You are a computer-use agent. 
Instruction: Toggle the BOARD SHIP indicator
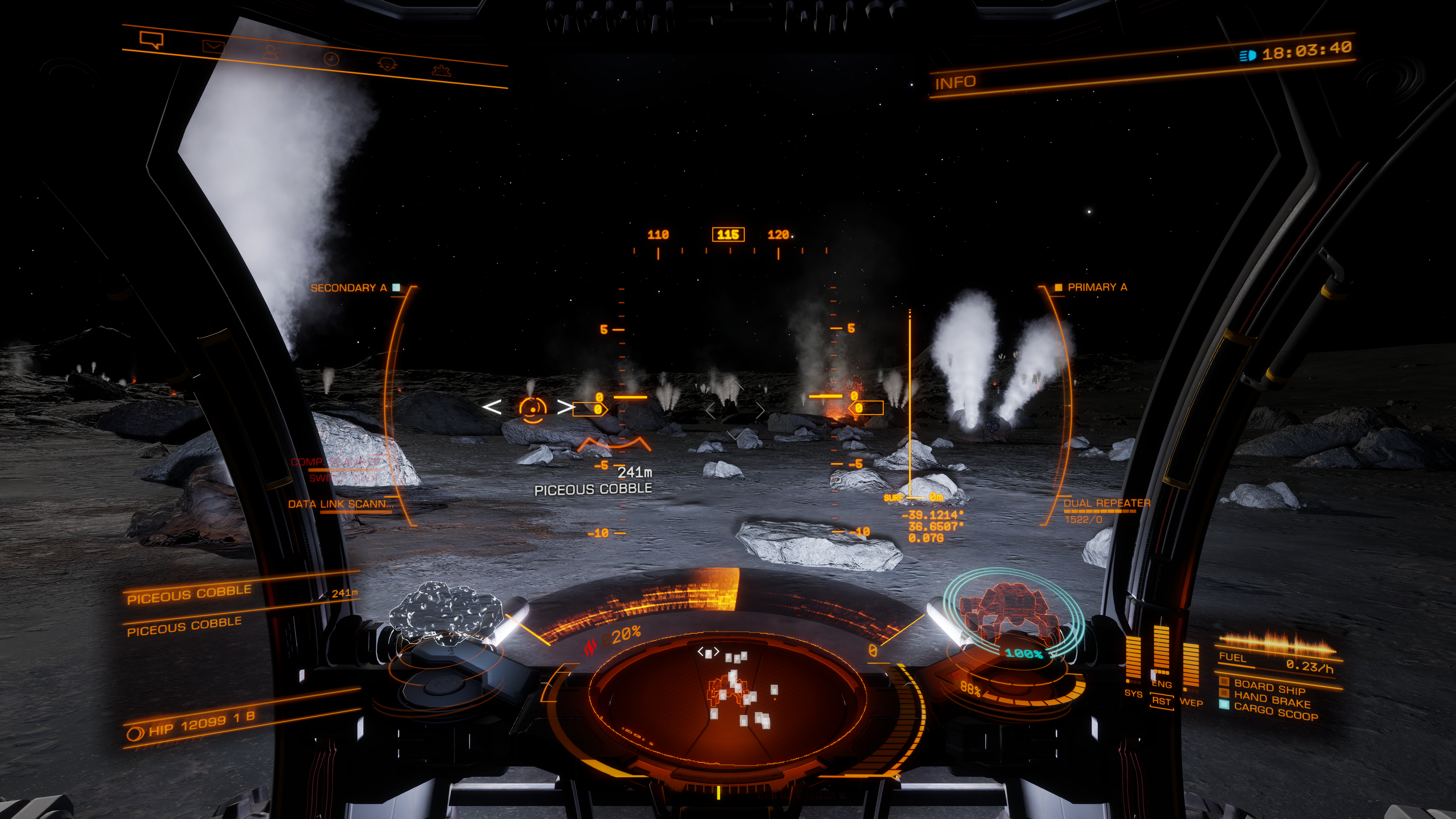click(1269, 687)
